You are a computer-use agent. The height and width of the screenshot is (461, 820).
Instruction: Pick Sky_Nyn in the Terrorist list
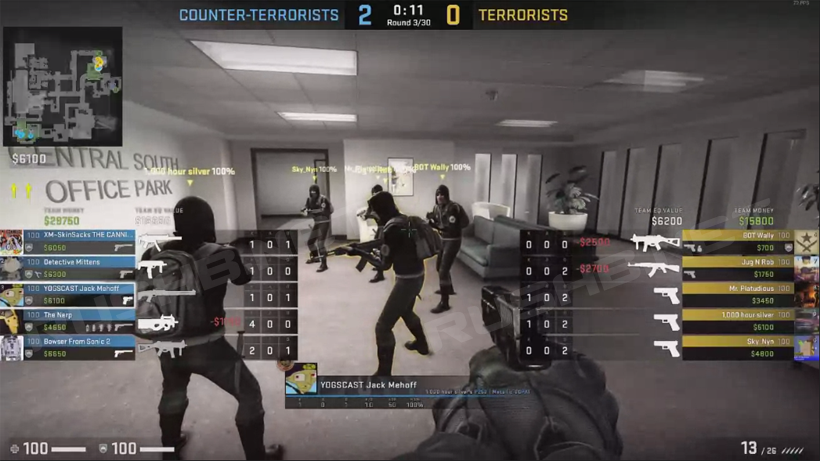pos(738,347)
